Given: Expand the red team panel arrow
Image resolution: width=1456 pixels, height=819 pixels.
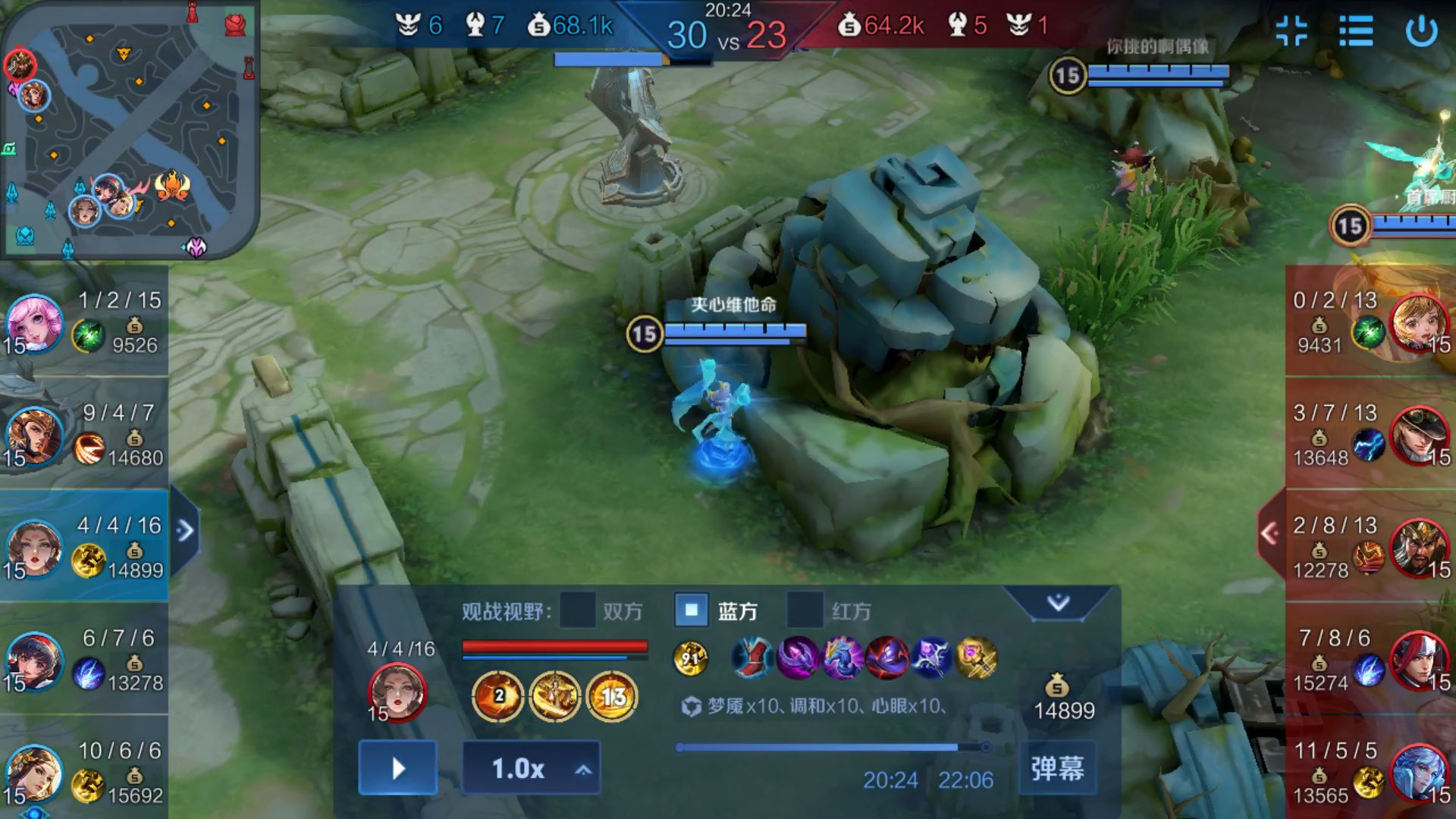Looking at the screenshot, I should [1270, 533].
